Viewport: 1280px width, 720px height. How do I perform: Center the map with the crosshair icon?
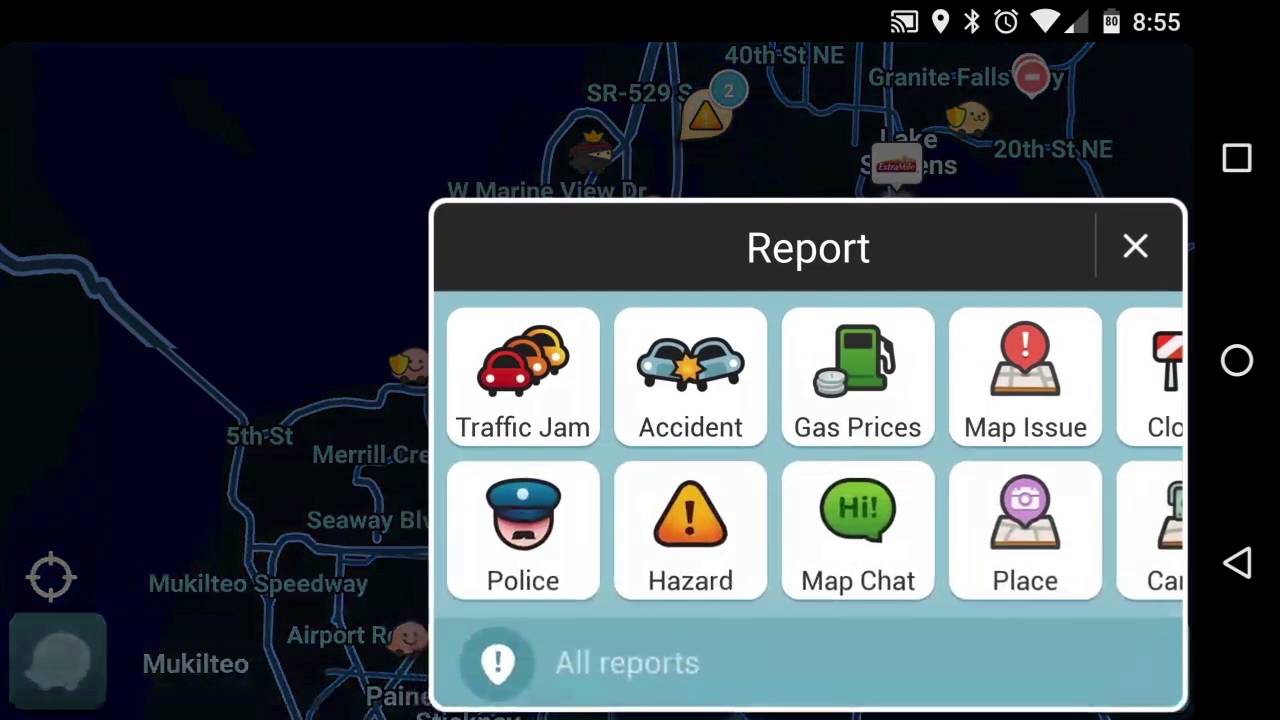[x=50, y=576]
